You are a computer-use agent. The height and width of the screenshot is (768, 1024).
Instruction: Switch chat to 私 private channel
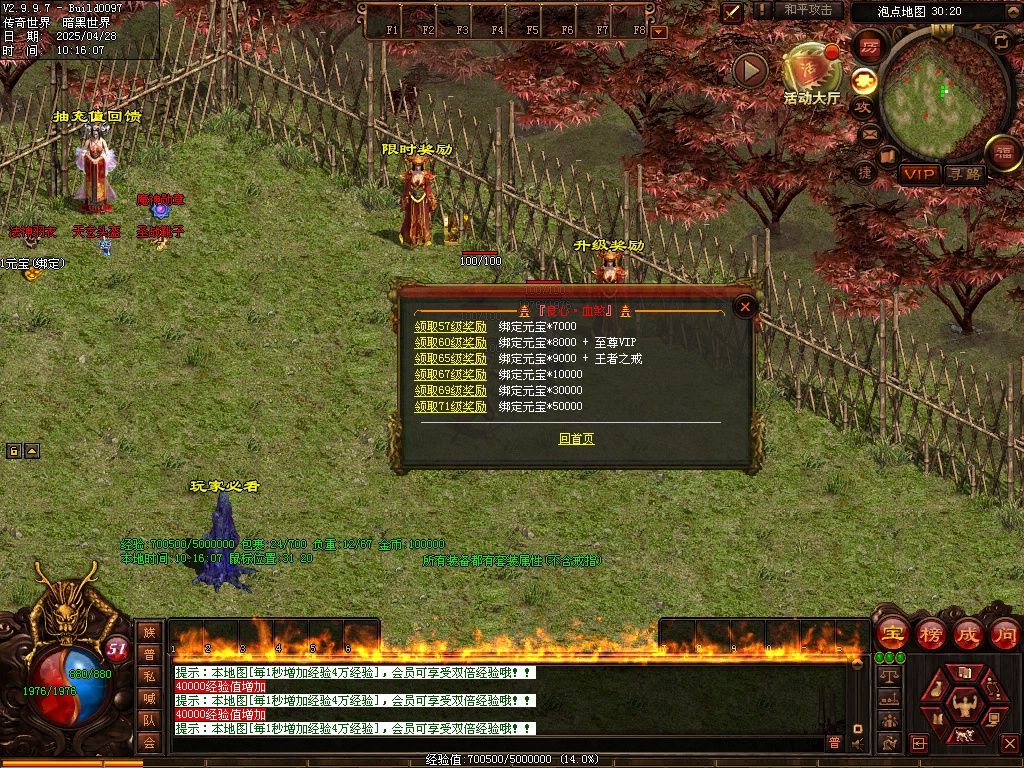tap(149, 675)
